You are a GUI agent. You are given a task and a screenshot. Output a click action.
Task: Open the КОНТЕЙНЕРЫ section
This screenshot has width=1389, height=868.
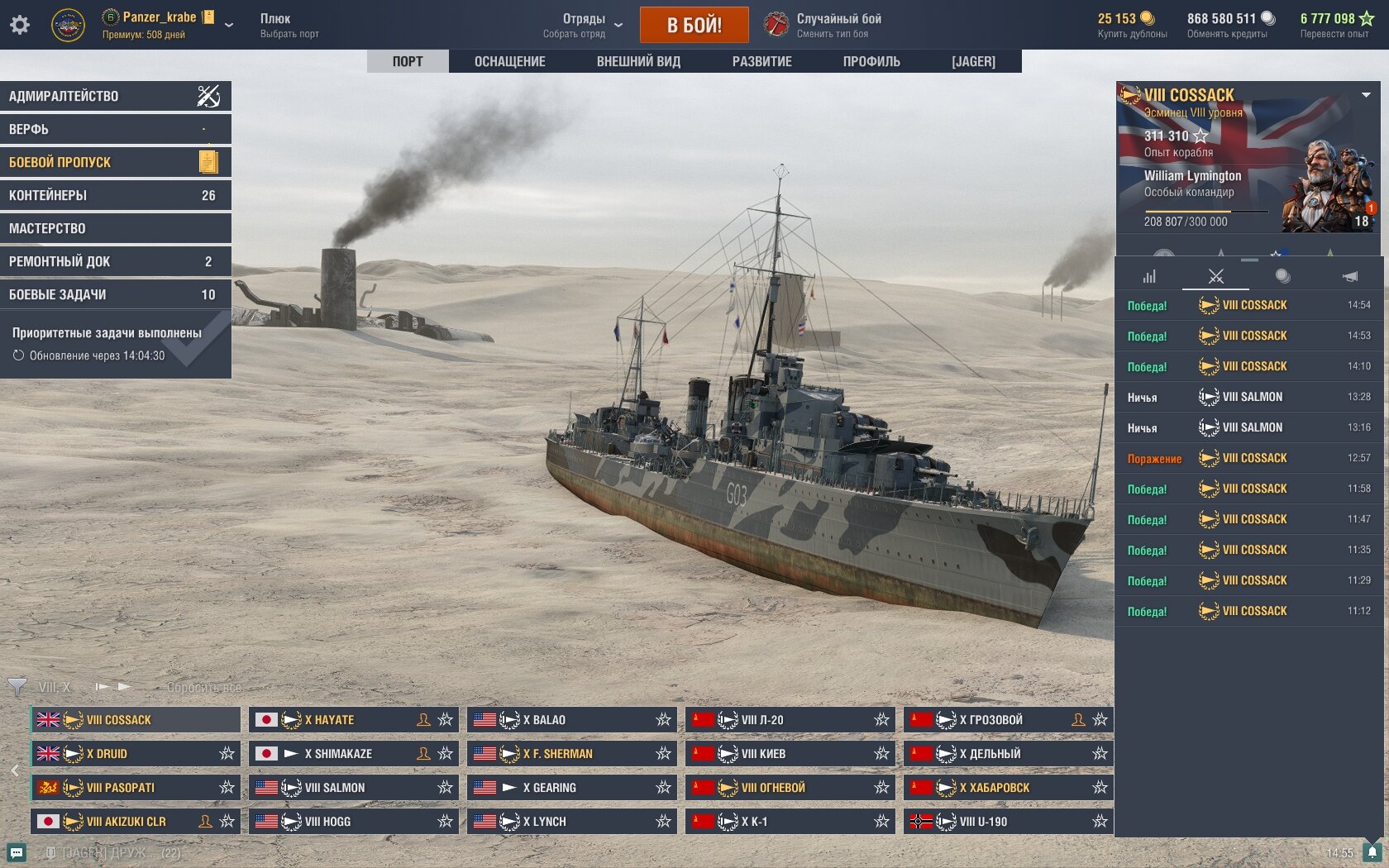pos(115,195)
